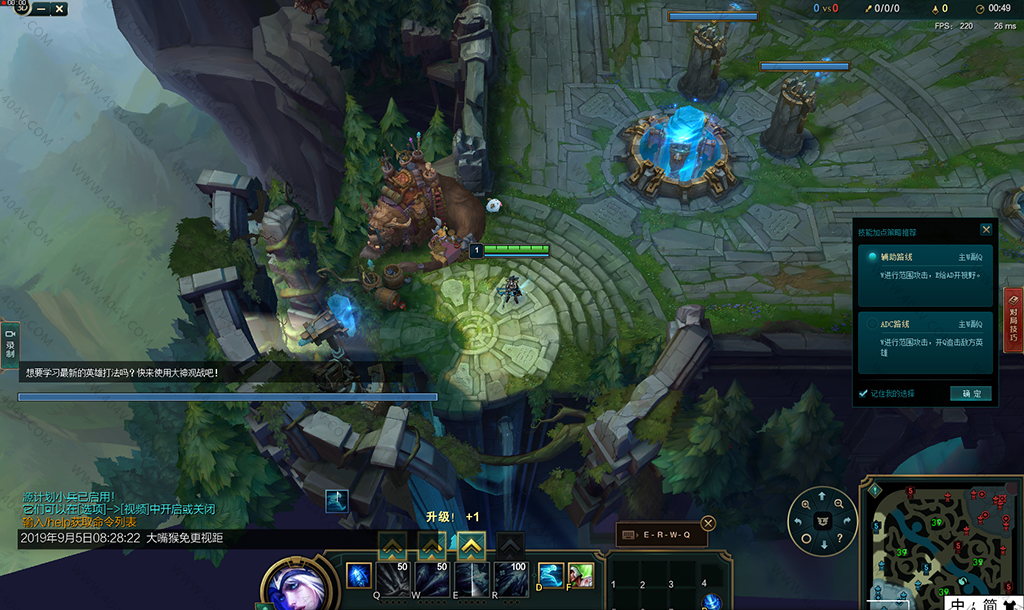
Task: Level up the E ability
Action: click(x=471, y=546)
